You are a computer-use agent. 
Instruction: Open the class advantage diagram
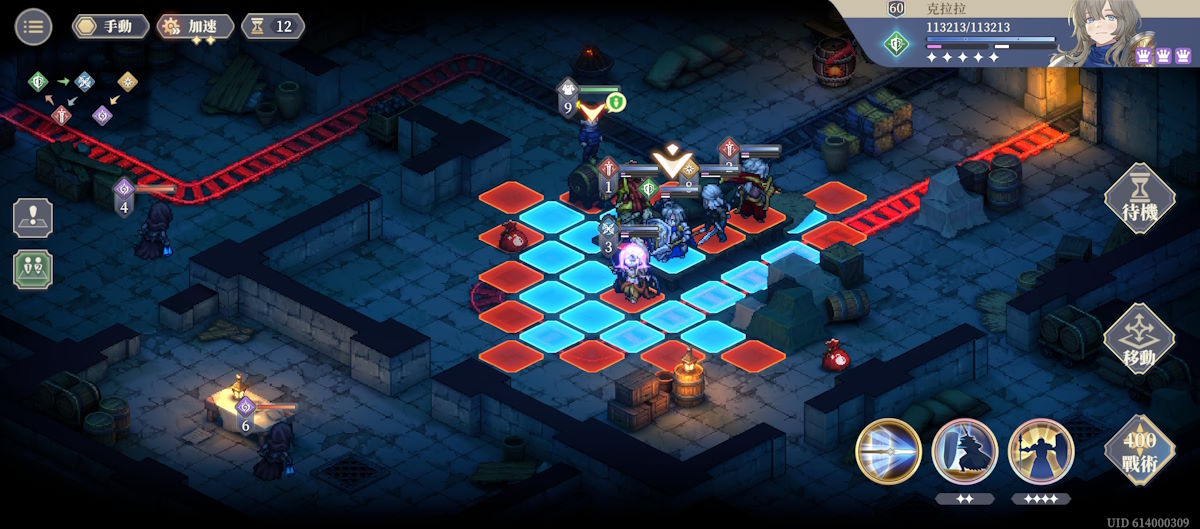click(x=85, y=97)
